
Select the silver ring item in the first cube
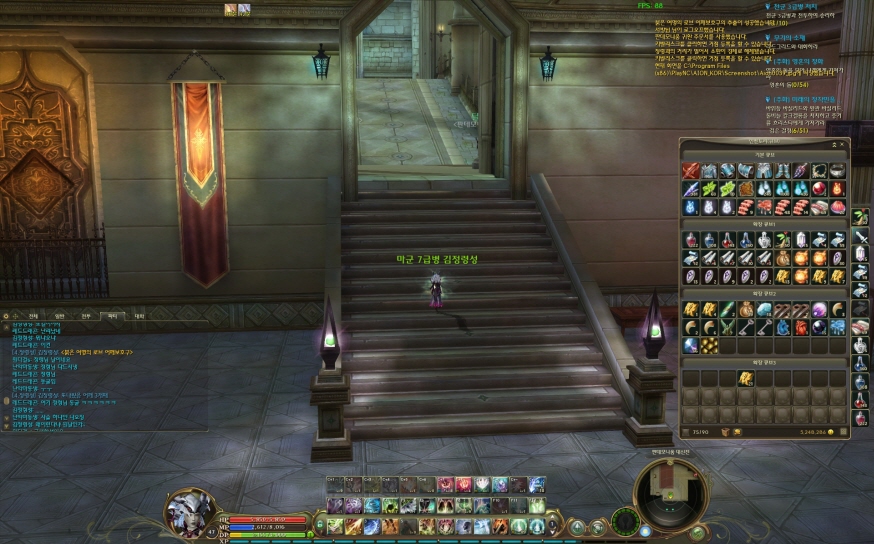pos(837,171)
